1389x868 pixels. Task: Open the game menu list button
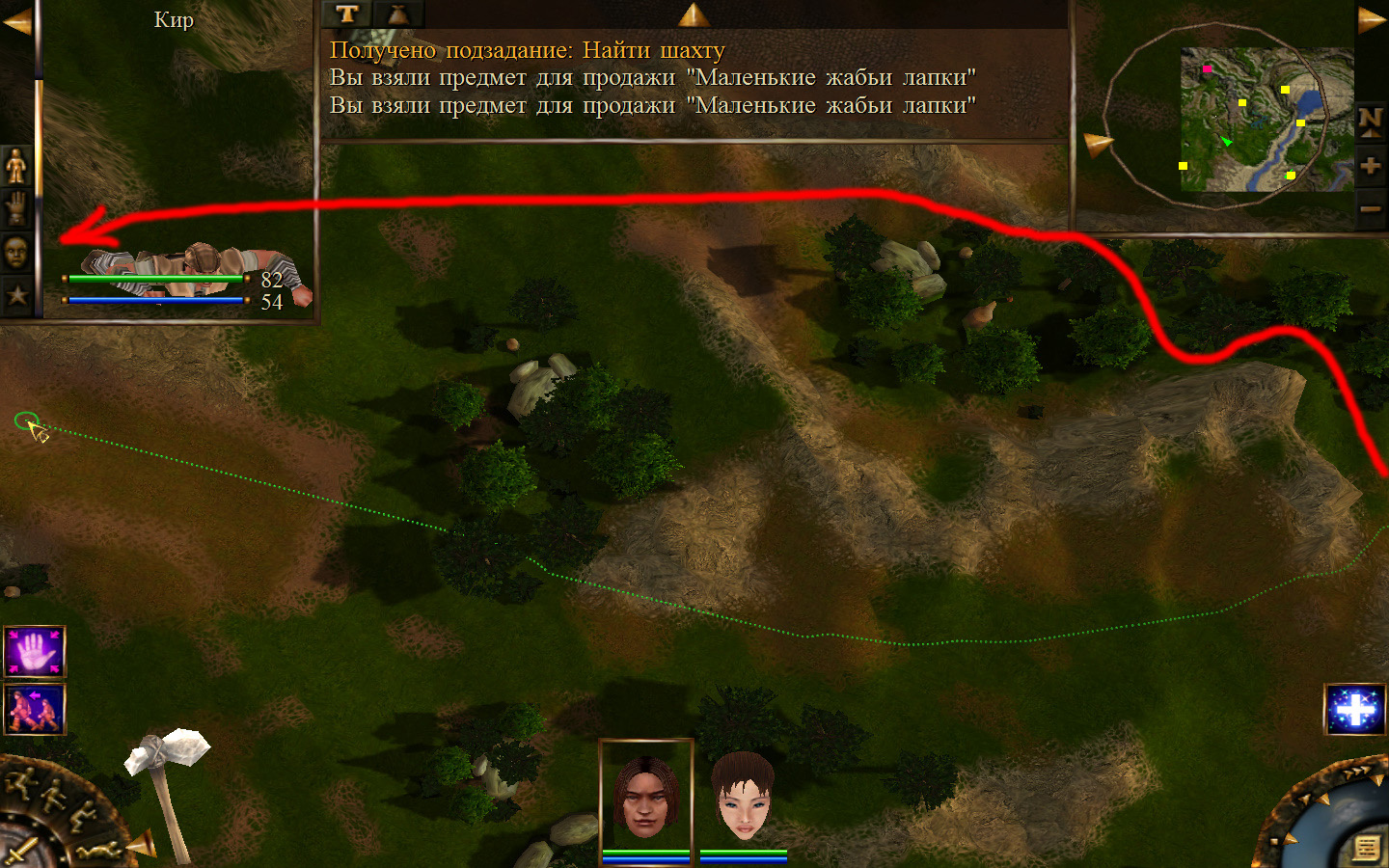point(1366,847)
